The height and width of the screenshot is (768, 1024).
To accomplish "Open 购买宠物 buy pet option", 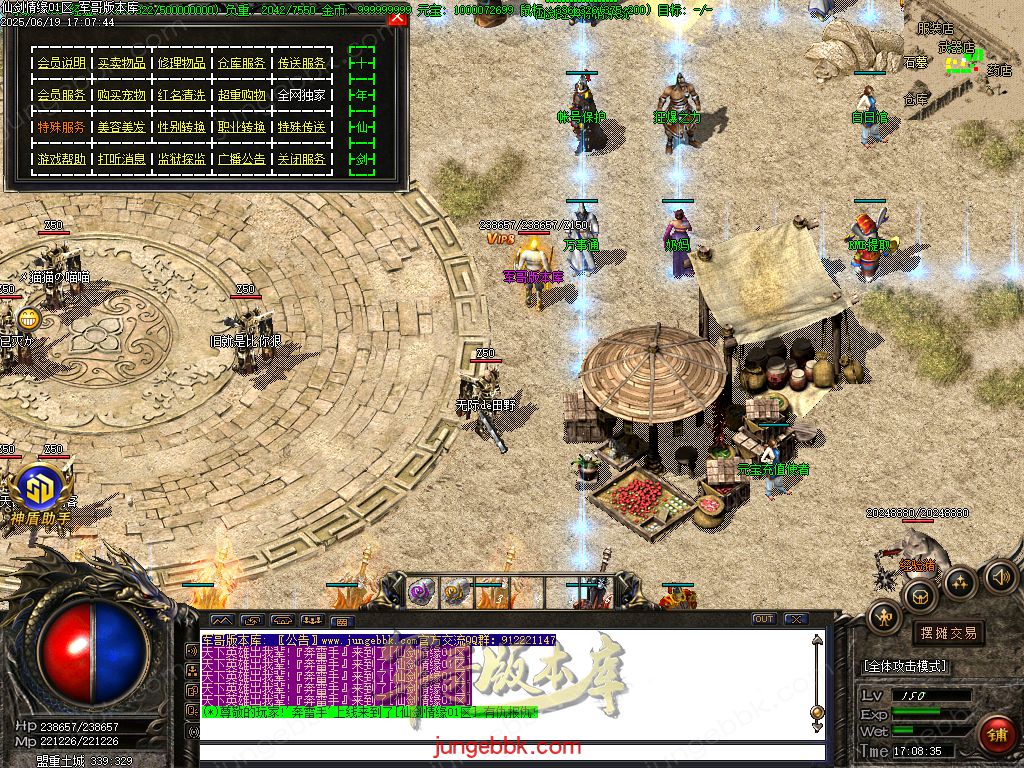I will [122, 95].
